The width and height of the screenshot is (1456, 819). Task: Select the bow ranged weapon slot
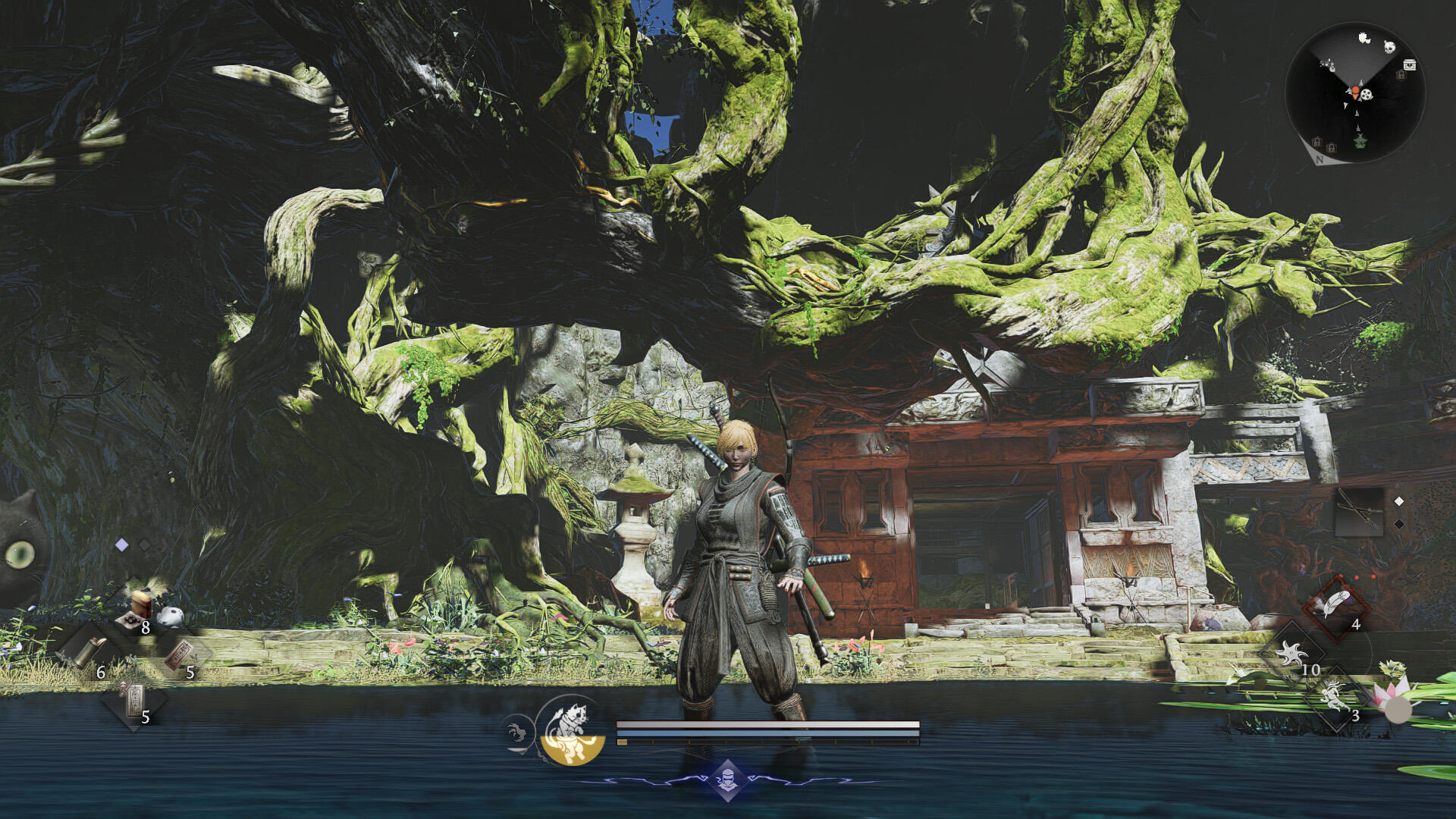coord(1358,512)
